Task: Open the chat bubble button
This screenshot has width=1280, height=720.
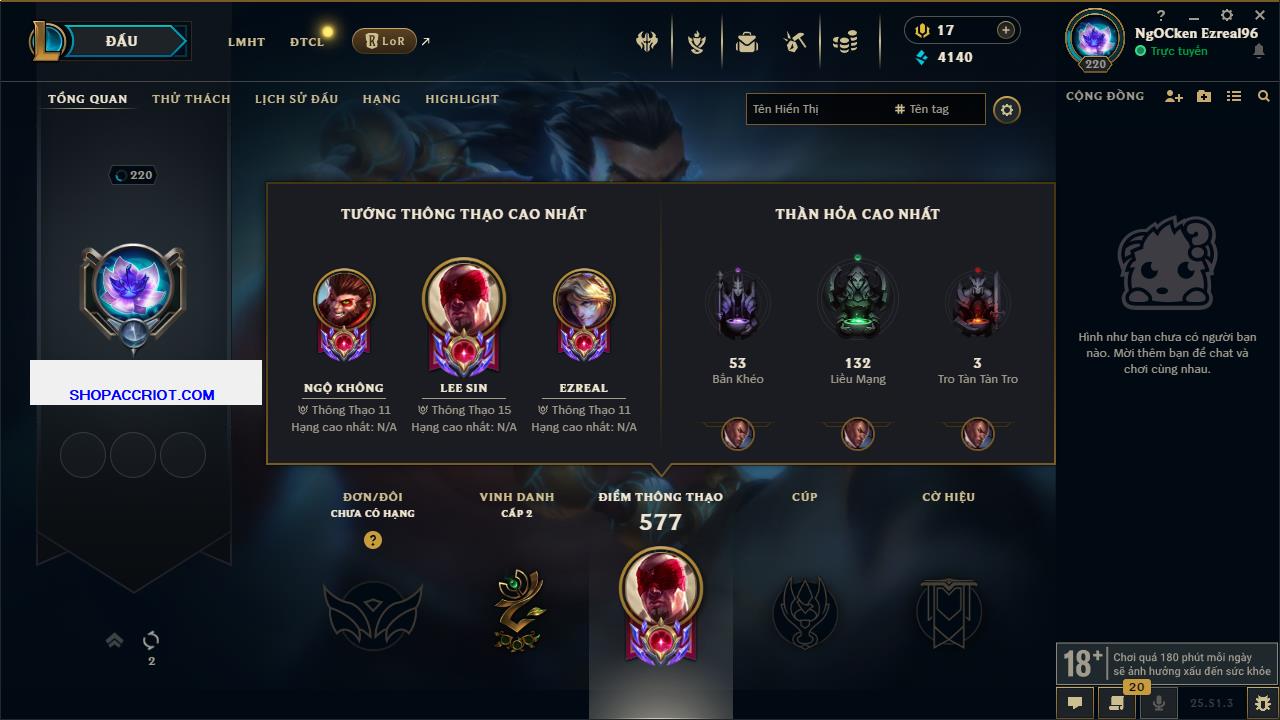Action: pyautogui.click(x=1075, y=702)
